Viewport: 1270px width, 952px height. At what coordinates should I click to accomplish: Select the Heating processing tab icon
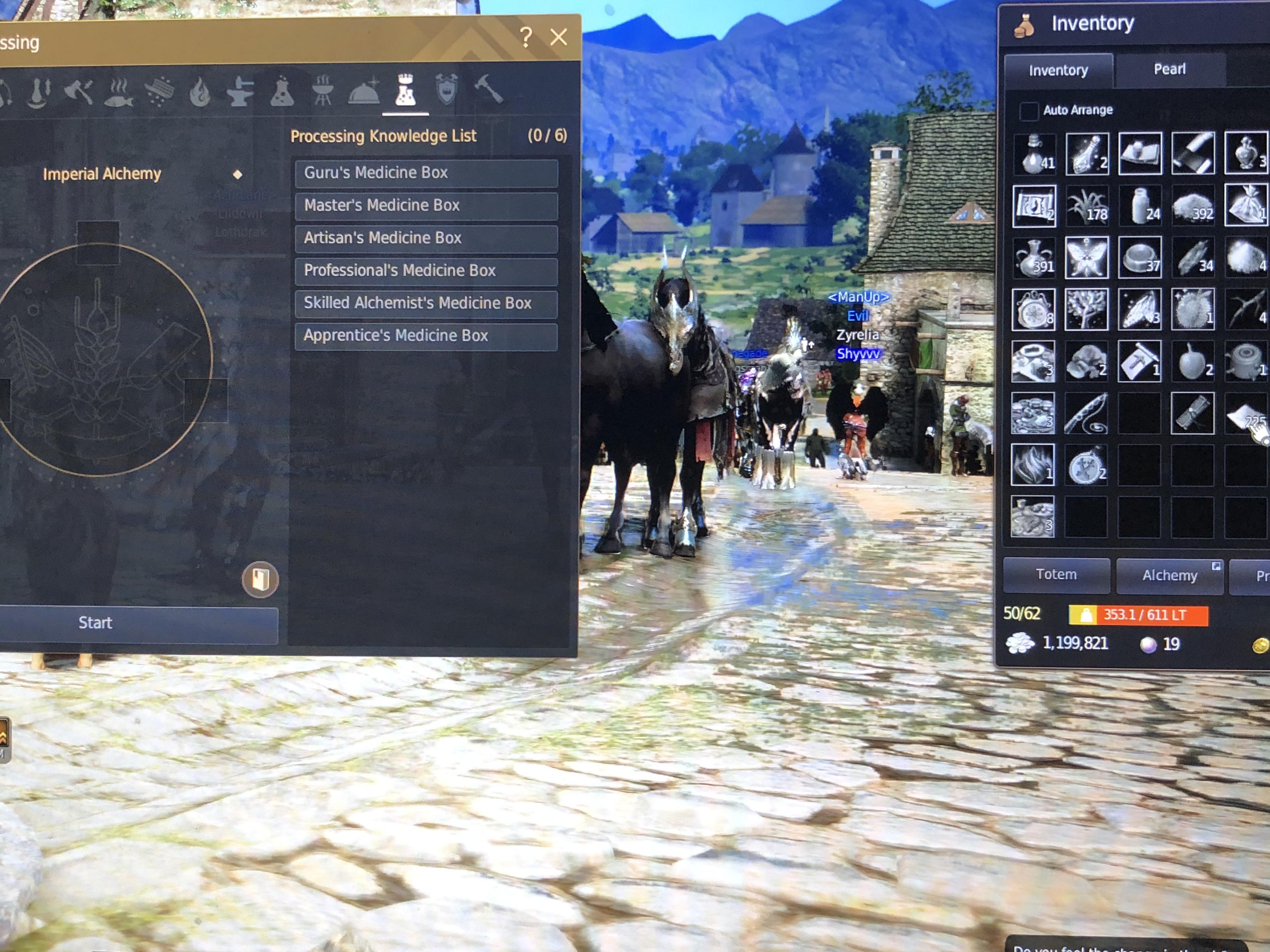pos(200,92)
